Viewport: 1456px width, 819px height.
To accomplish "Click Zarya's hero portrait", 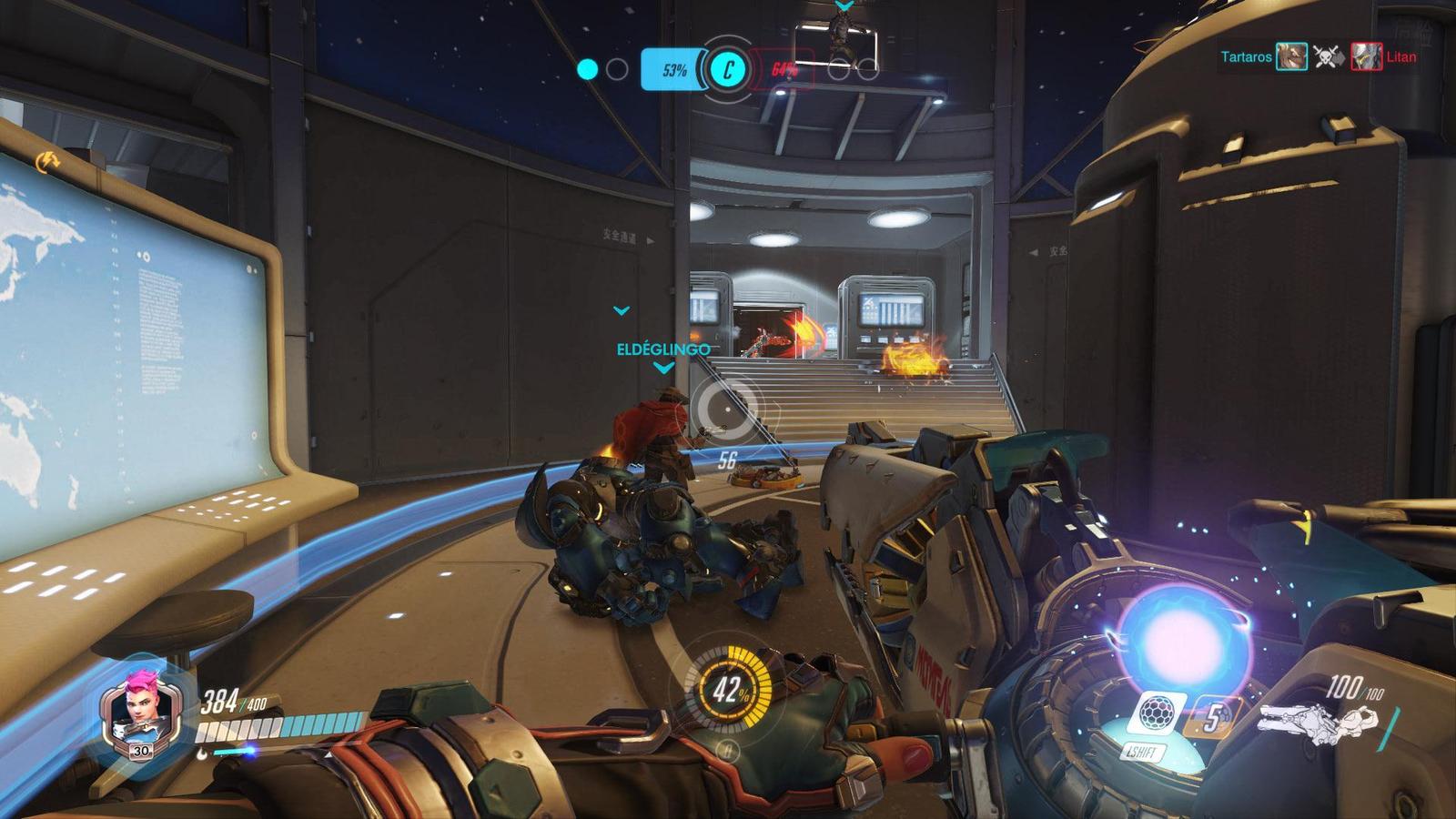I will [x=139, y=710].
